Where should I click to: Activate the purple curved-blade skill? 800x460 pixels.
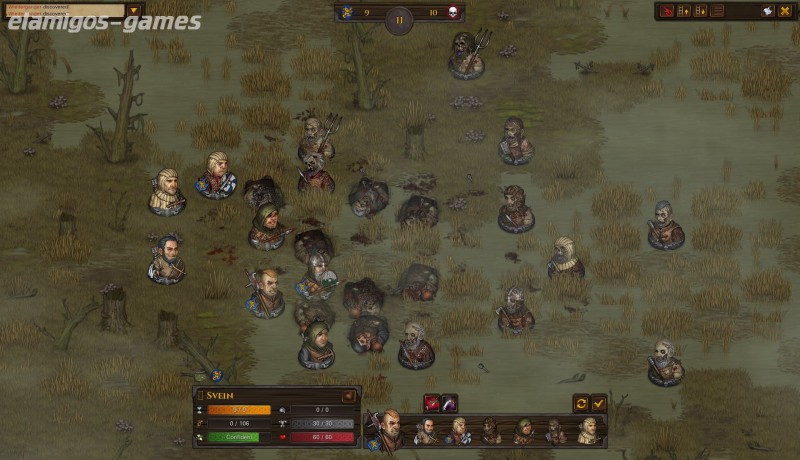[449, 402]
